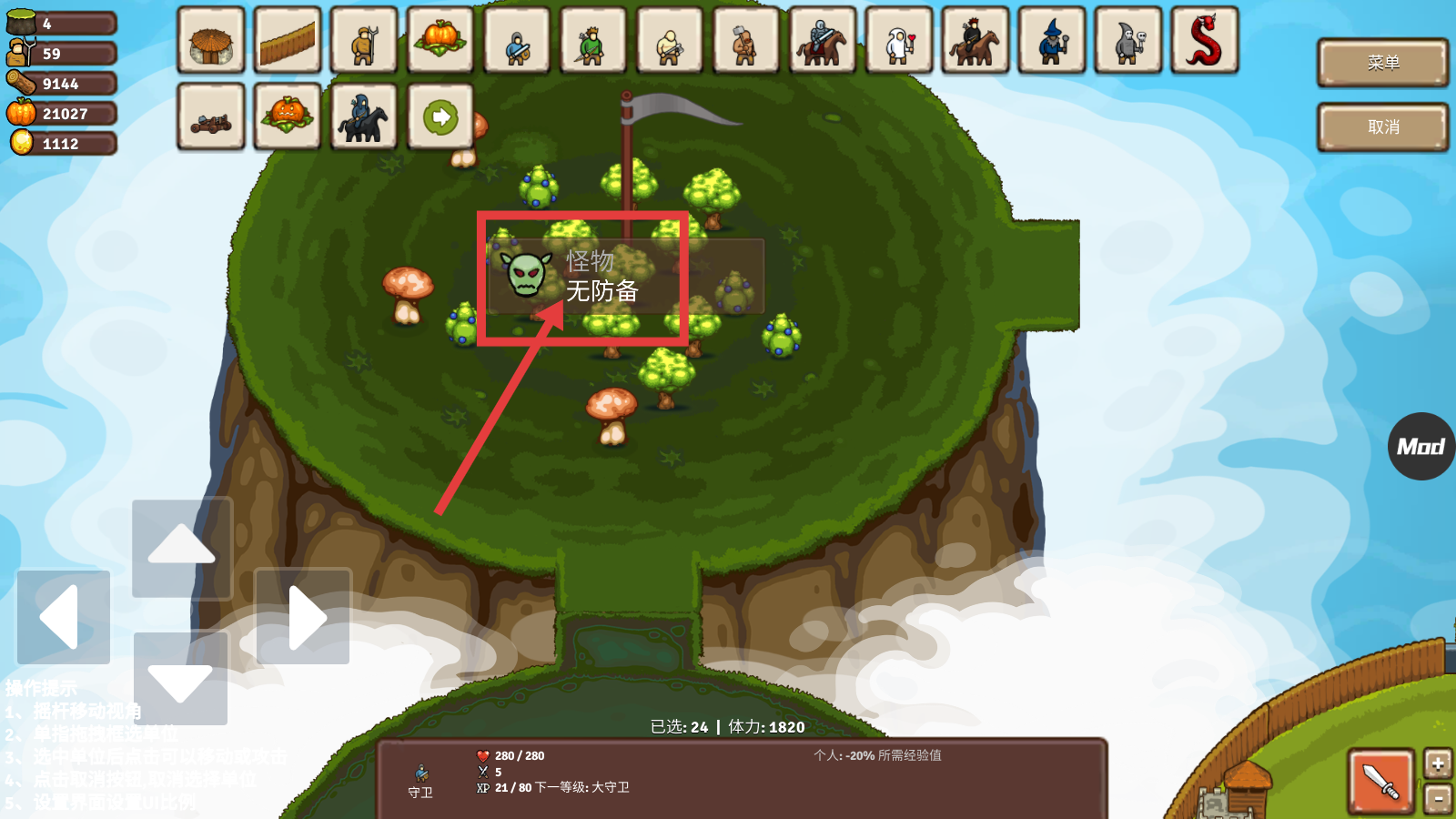
Task: Pick the orange pumpkin patch icon
Action: [440, 41]
